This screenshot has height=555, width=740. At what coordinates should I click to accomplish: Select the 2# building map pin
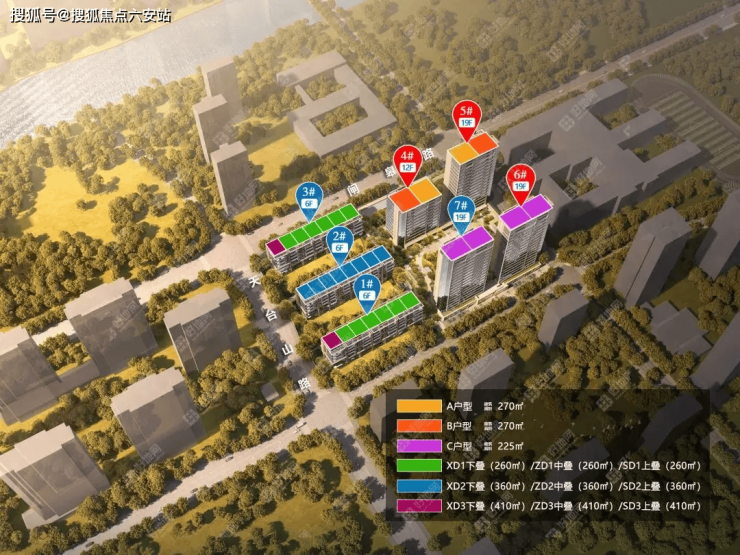click(340, 241)
